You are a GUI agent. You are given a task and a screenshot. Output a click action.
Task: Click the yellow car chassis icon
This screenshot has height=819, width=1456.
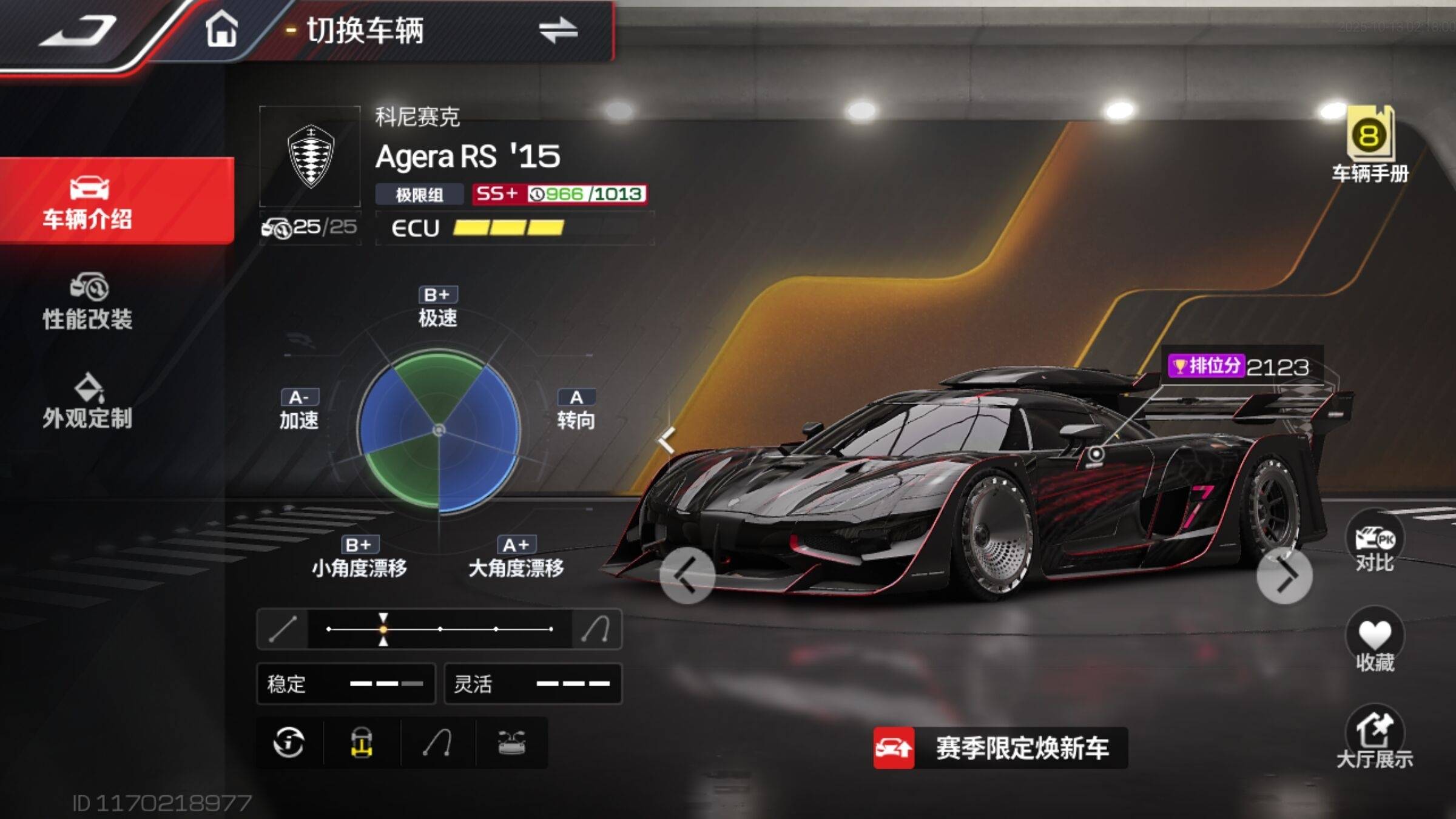[362, 743]
